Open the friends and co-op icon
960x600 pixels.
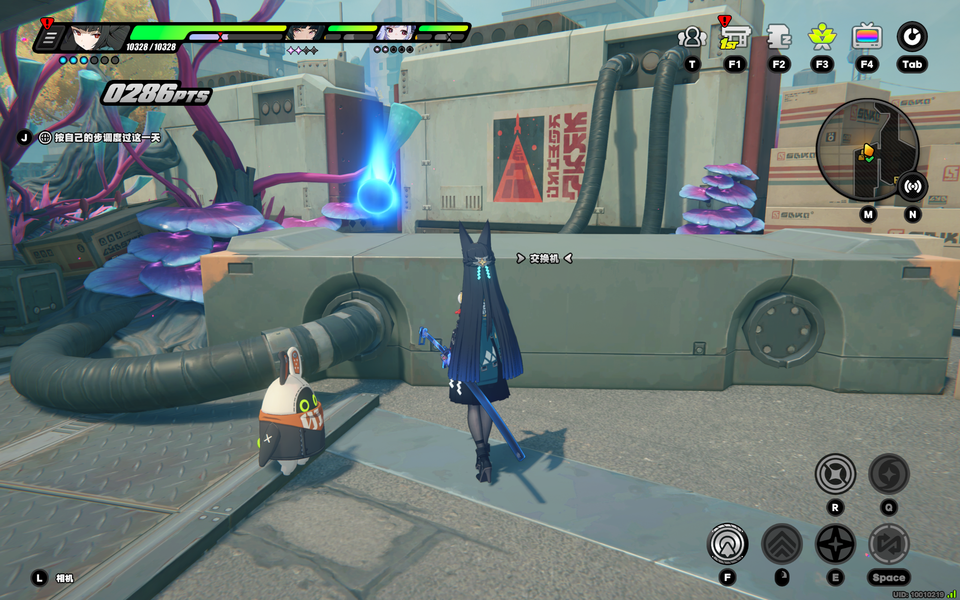coord(691,38)
